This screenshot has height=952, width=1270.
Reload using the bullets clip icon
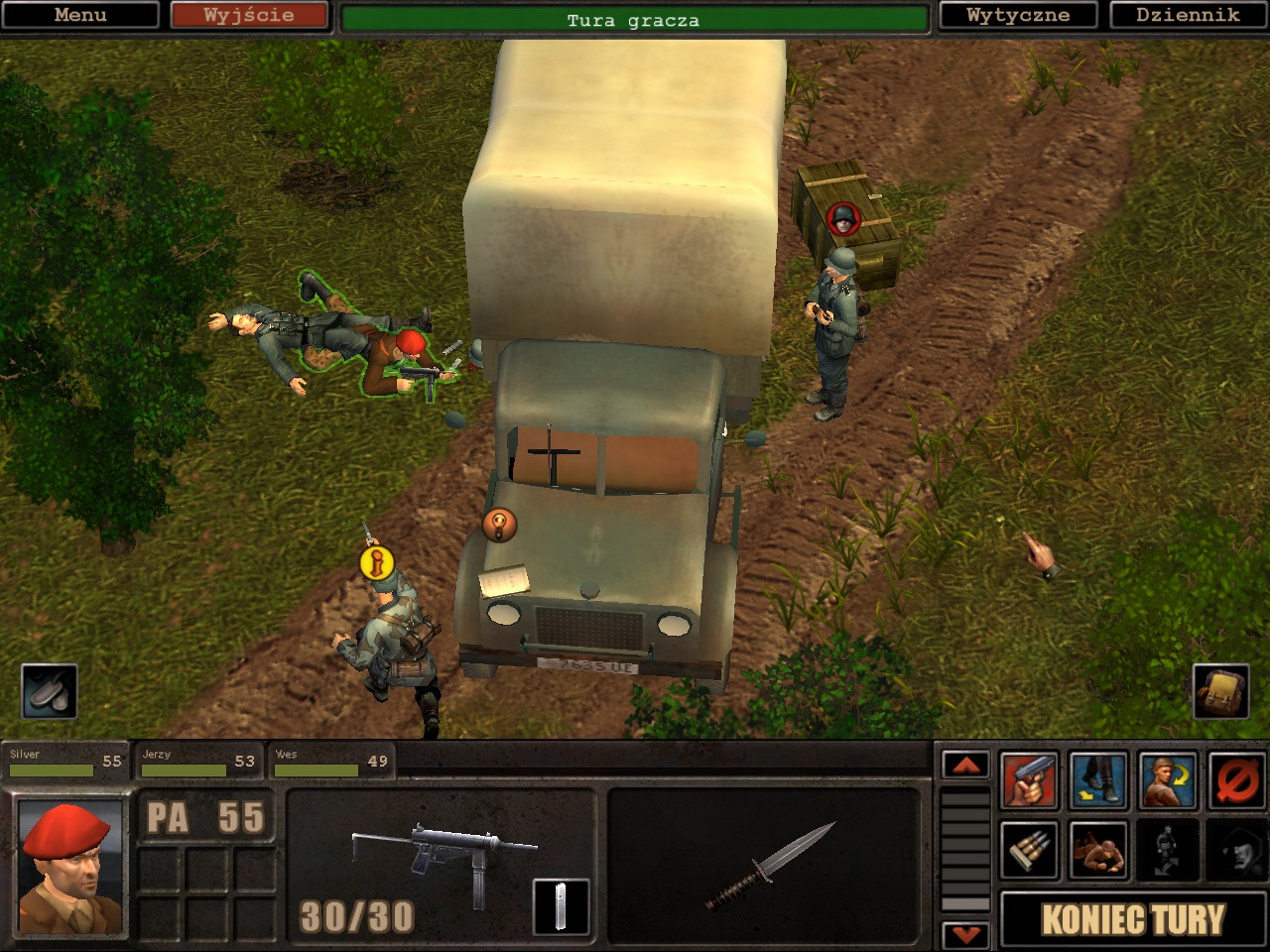click(1029, 850)
